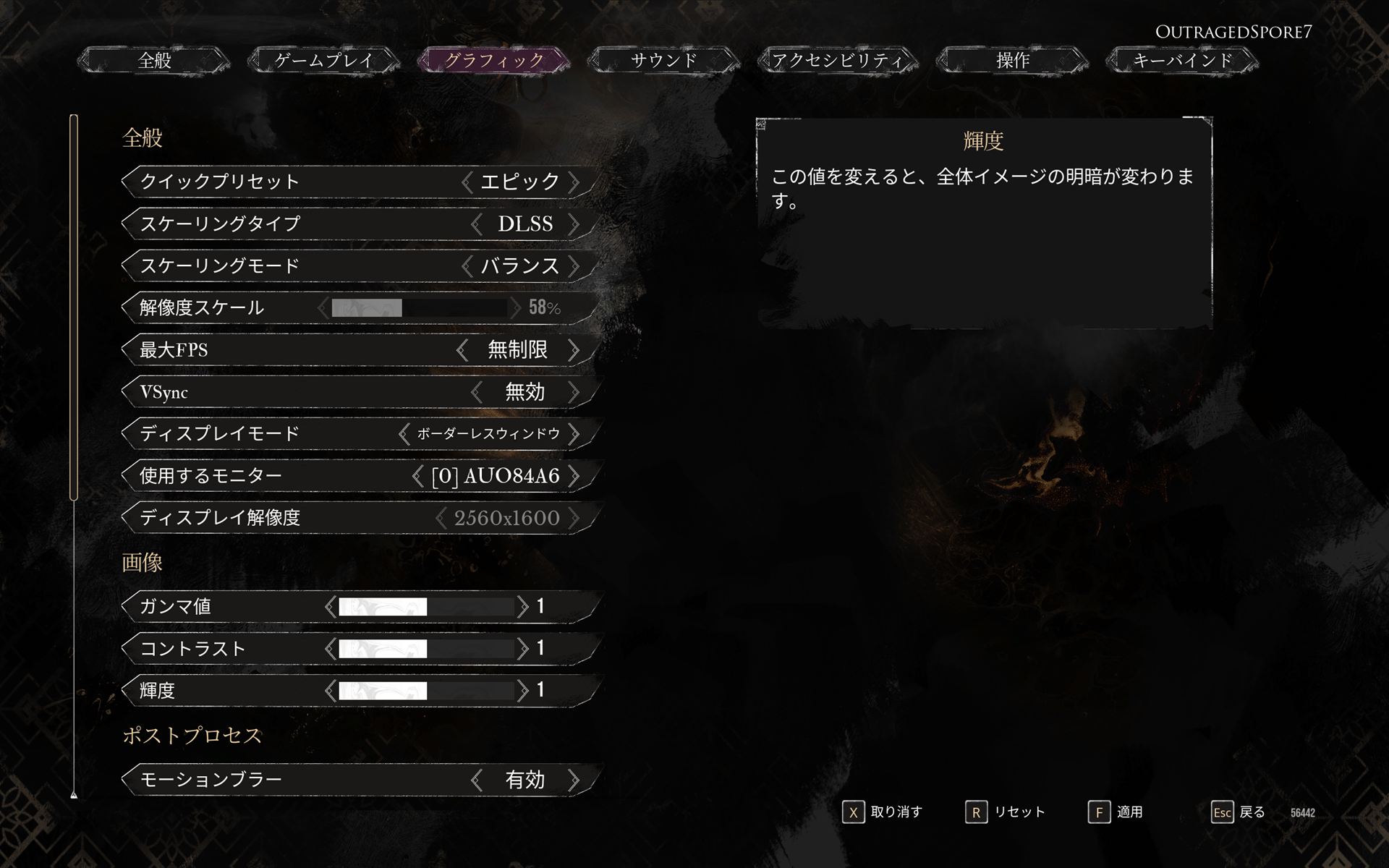
Task: Switch to the サウンド tab
Action: click(x=663, y=61)
